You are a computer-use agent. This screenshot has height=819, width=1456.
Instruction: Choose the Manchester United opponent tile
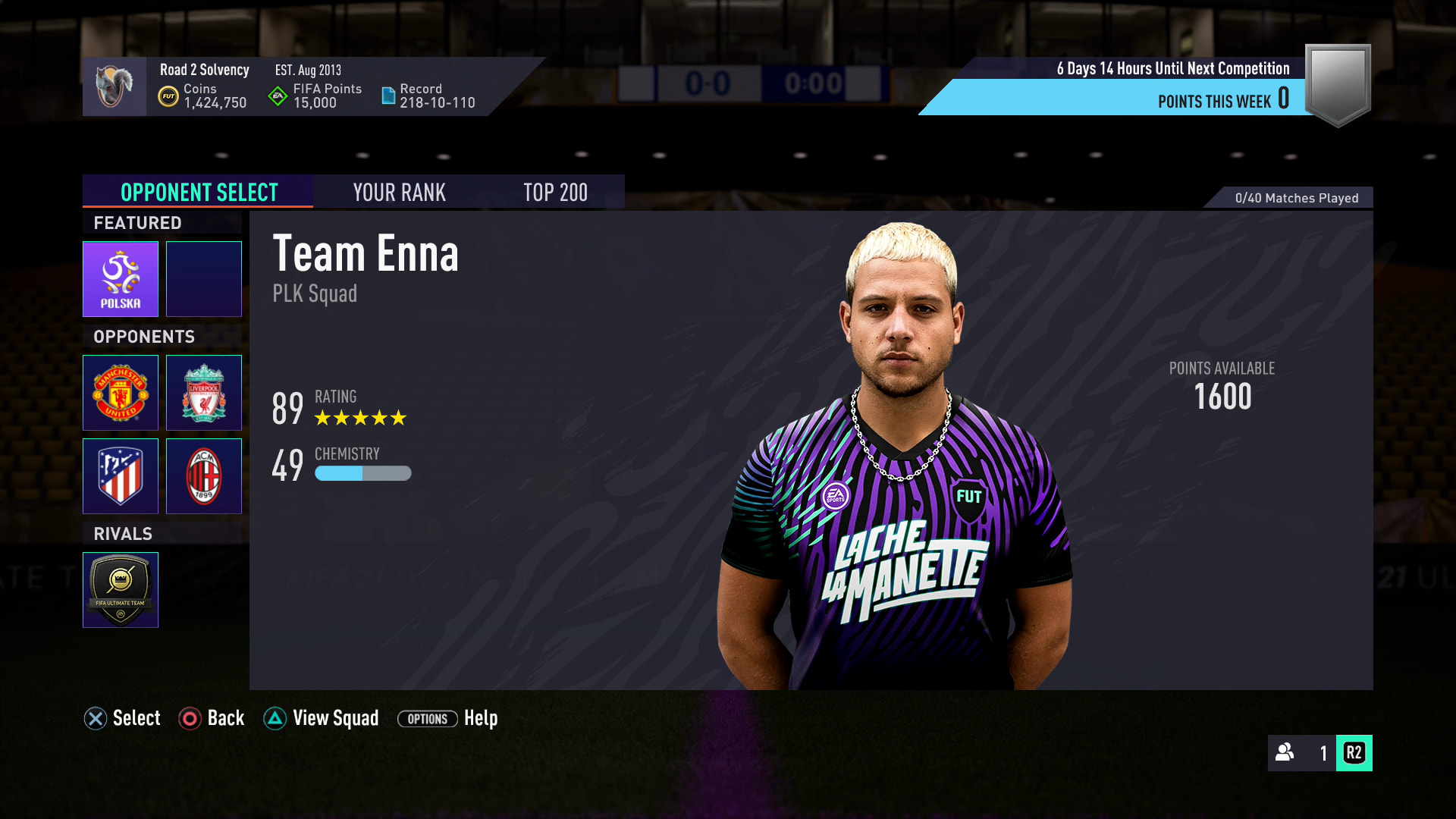pyautogui.click(x=121, y=393)
